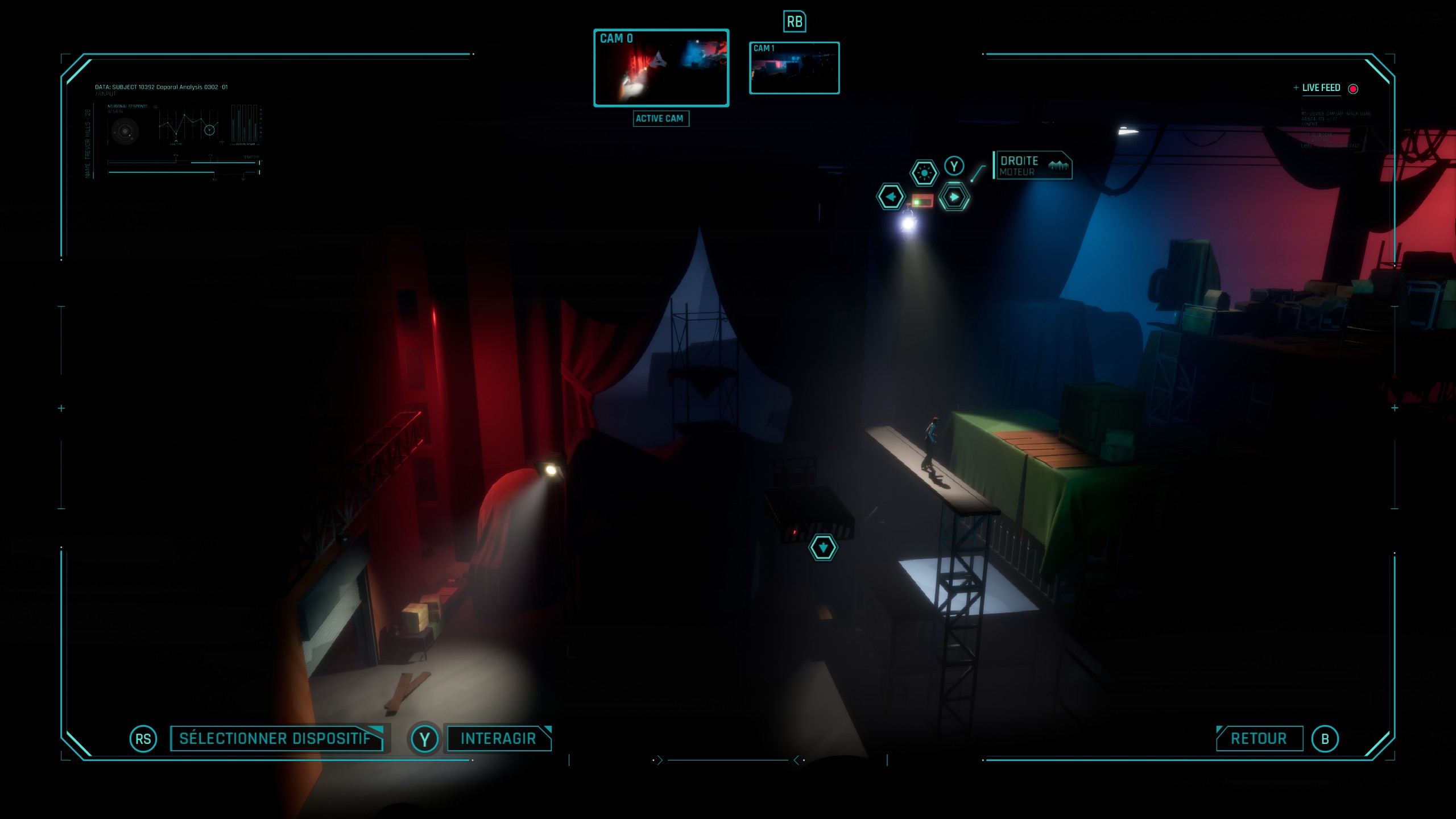This screenshot has height=819, width=1456.
Task: Choose the Interagir button
Action: click(498, 738)
